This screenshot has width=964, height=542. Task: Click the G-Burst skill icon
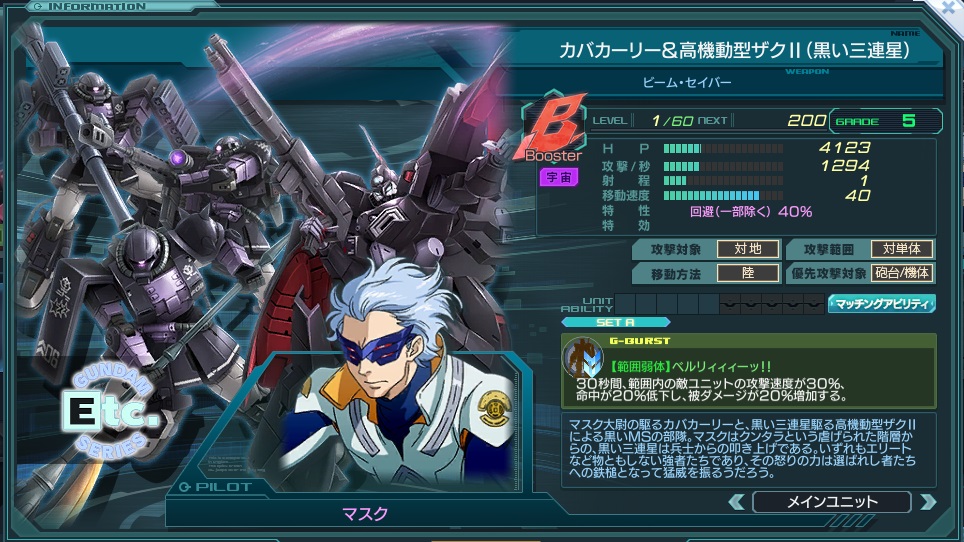(x=580, y=356)
